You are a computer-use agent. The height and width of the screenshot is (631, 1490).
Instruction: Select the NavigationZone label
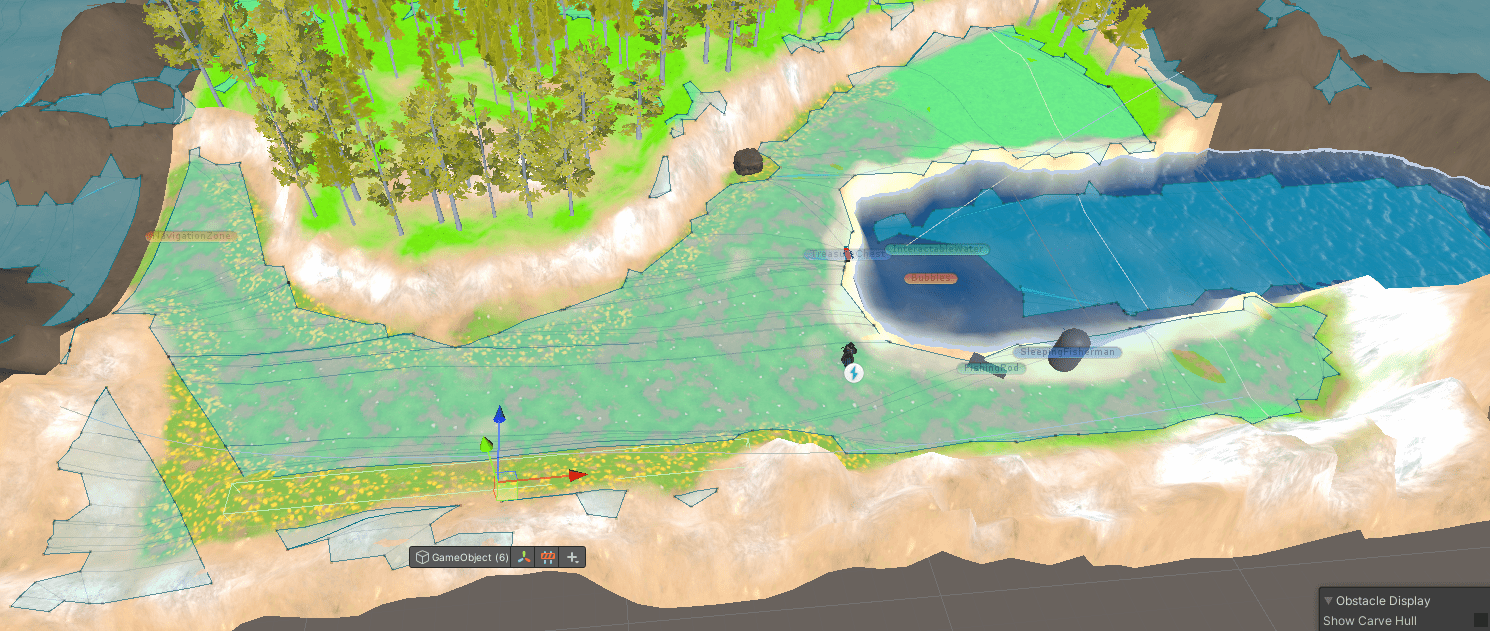coord(191,236)
